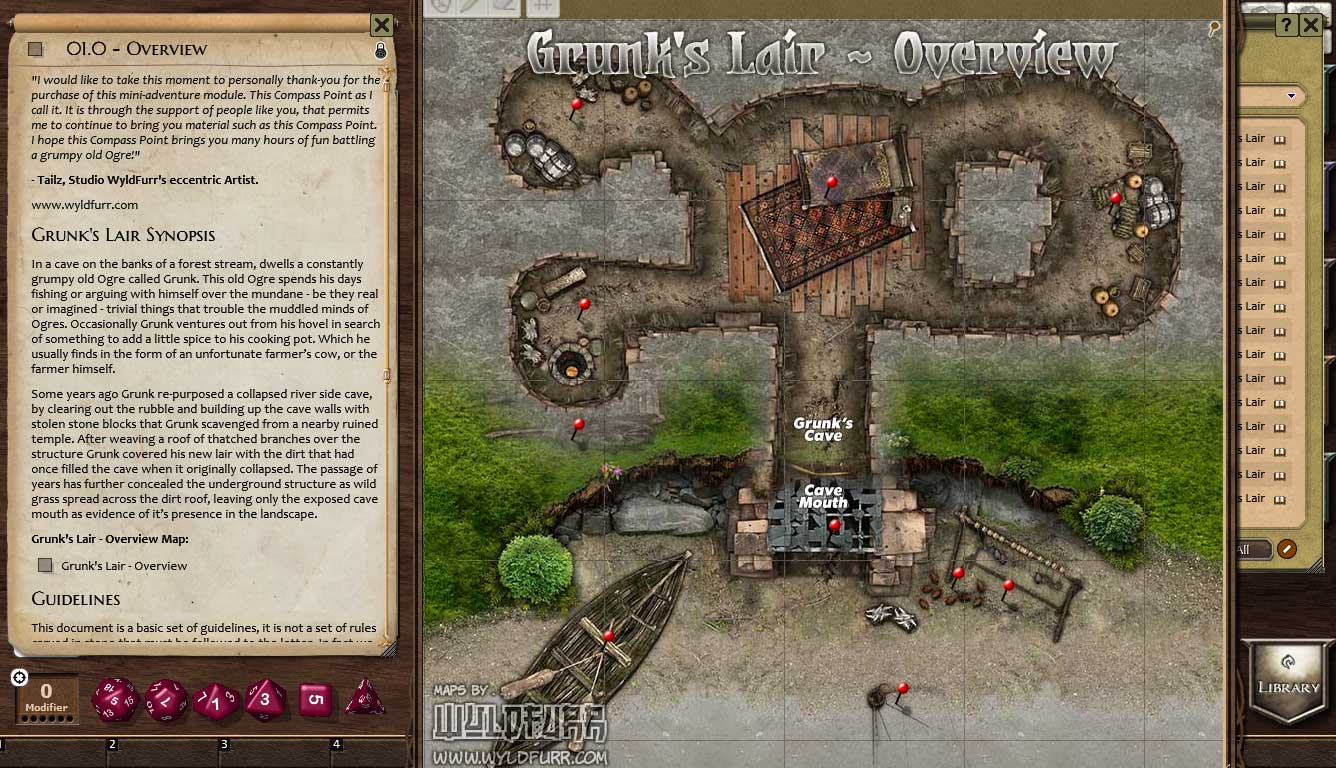The height and width of the screenshot is (768, 1336).
Task: Pick the d12 die
Action: pos(165,699)
